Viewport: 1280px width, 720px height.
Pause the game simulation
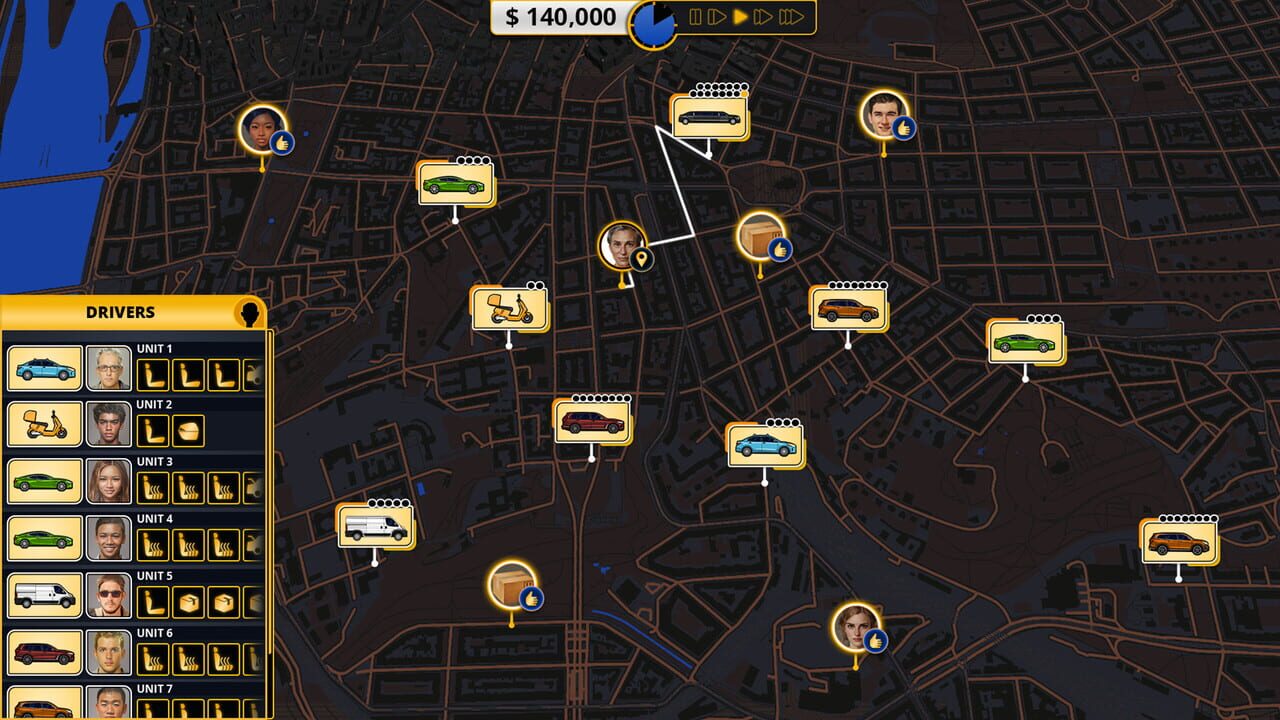(694, 16)
